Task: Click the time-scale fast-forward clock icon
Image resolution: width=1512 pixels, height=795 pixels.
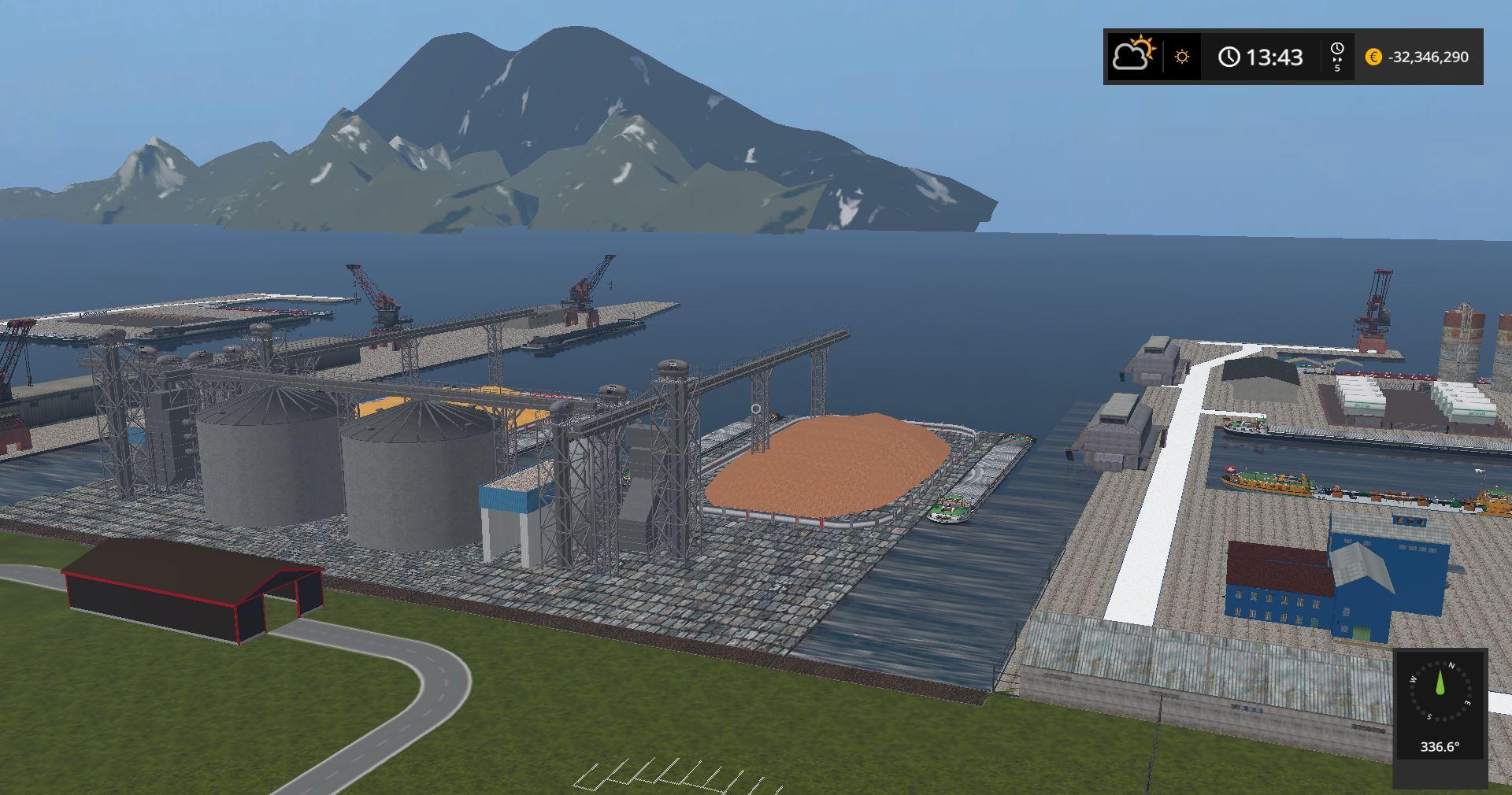Action: tap(1336, 56)
